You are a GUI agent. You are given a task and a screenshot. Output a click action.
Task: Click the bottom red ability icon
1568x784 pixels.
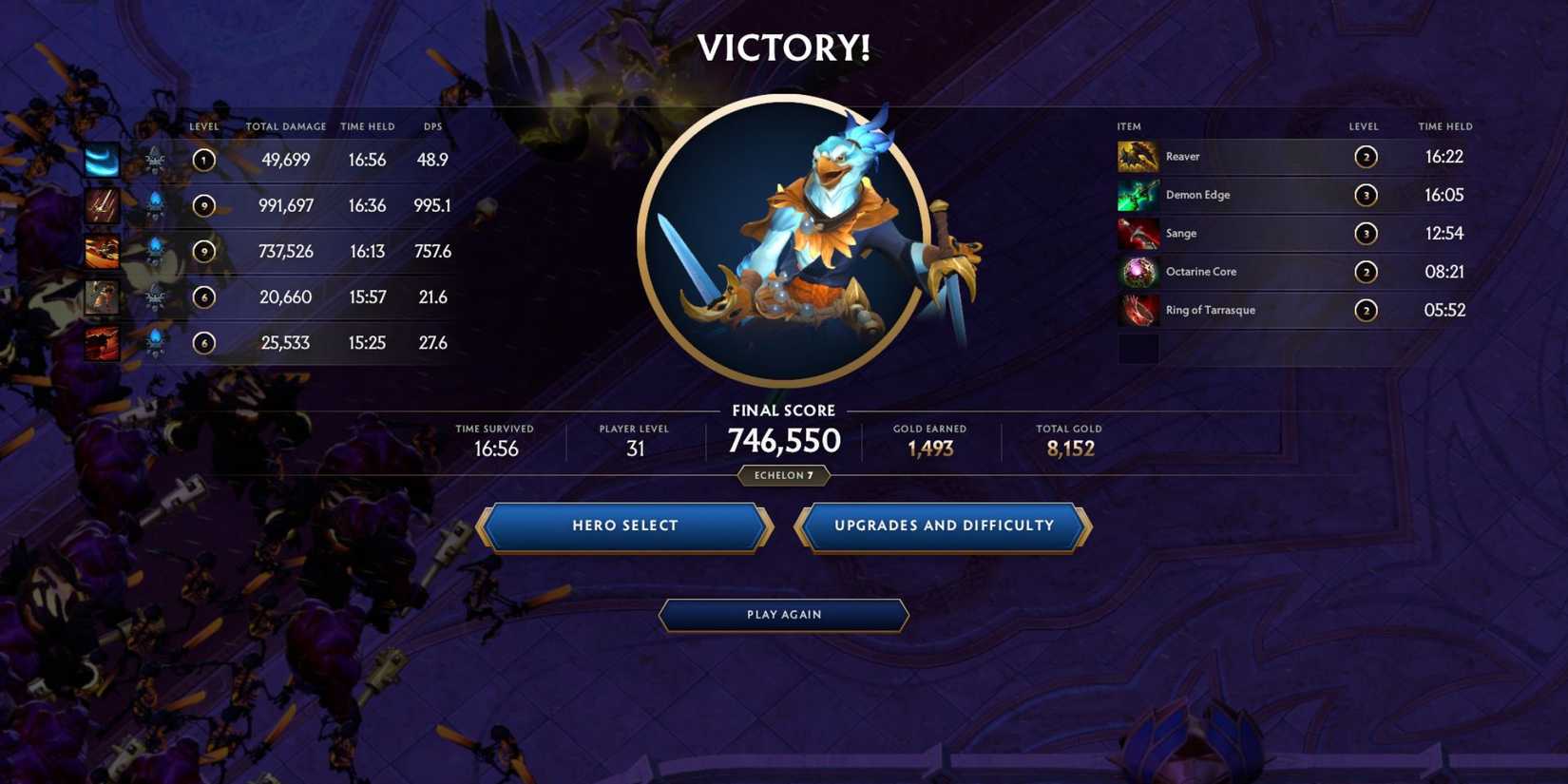point(102,342)
